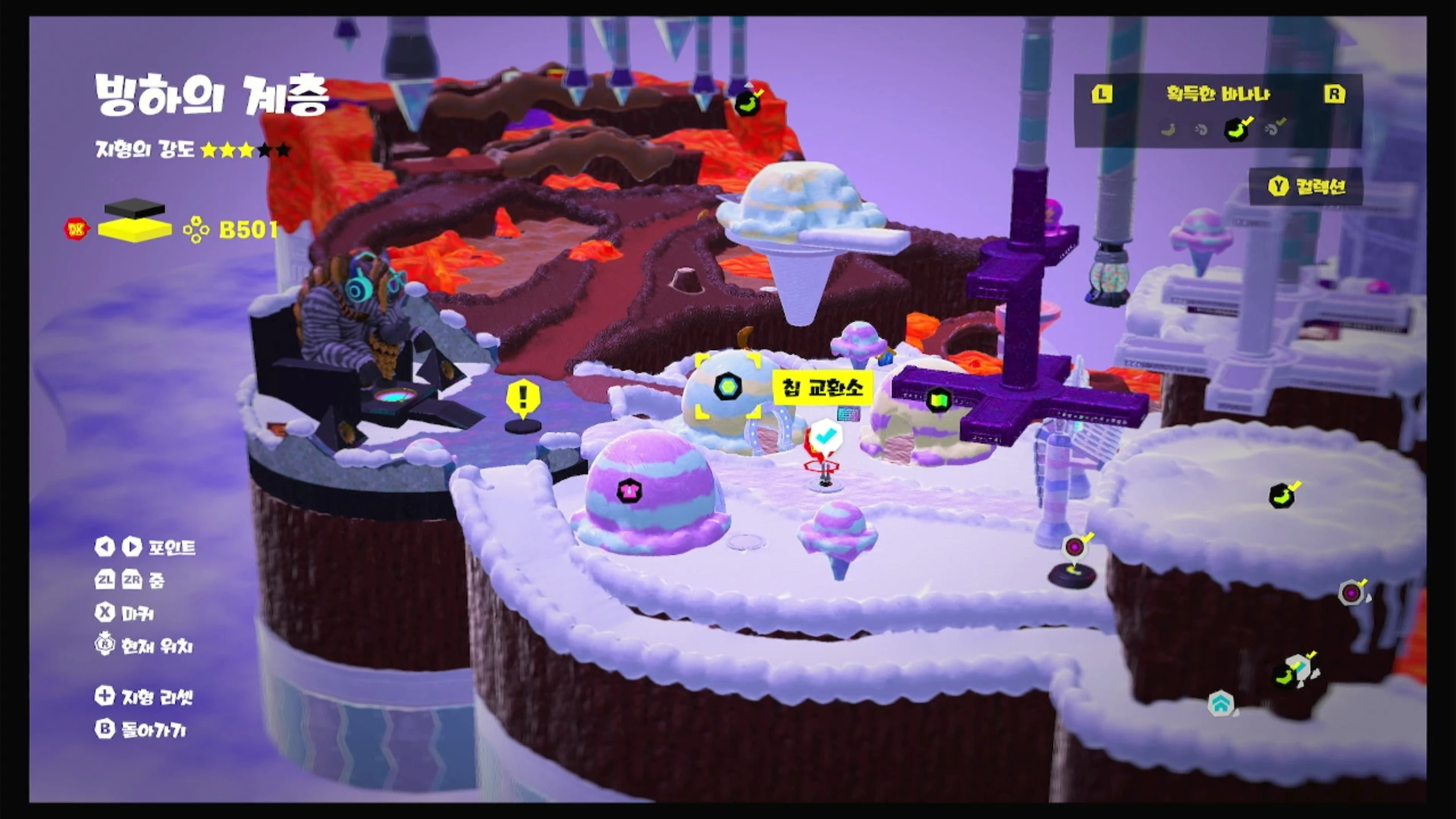
Task: Switch to the uncollected banana filter icon
Action: 1168,130
